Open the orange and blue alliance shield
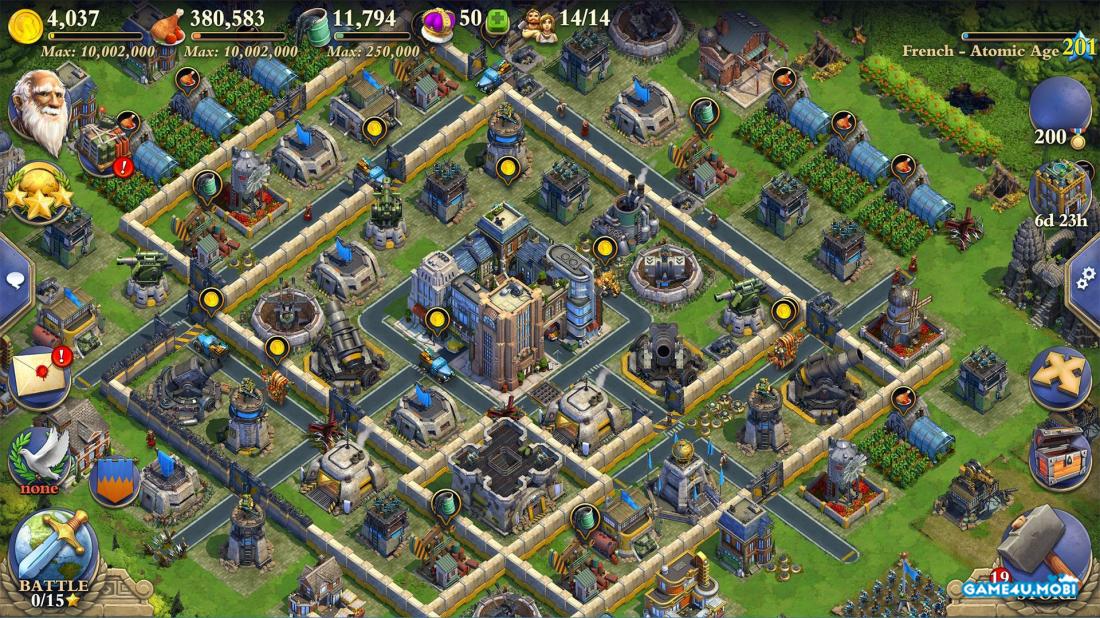Screen dimensions: 1100x618 pos(113,480)
